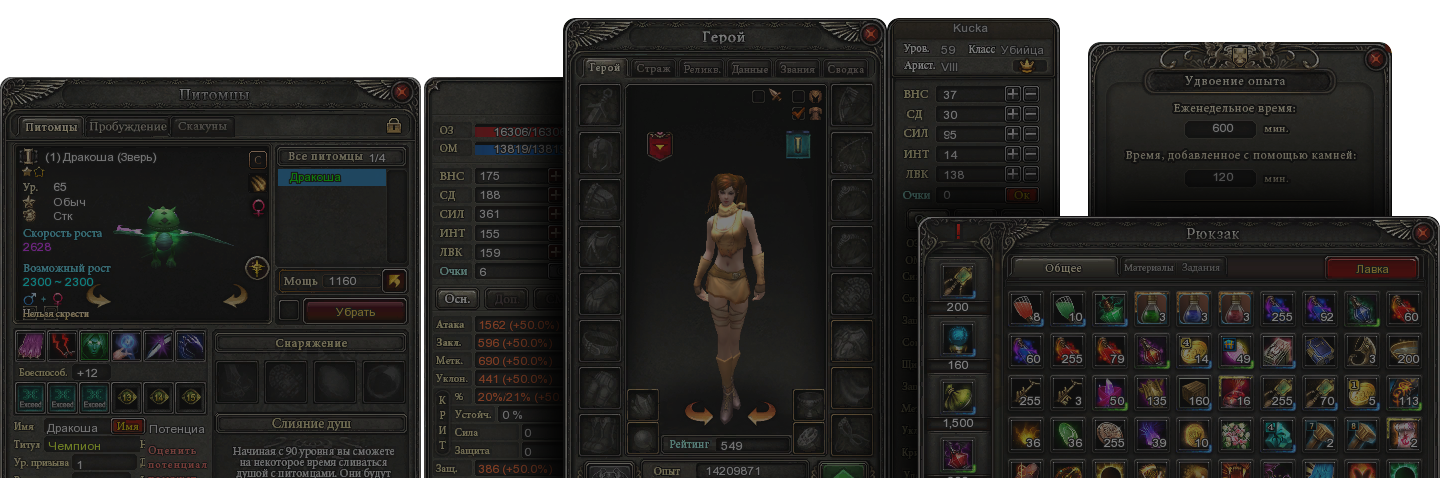The image size is (1440, 478).
Task: Rename the pet with Имя button
Action: click(x=127, y=427)
